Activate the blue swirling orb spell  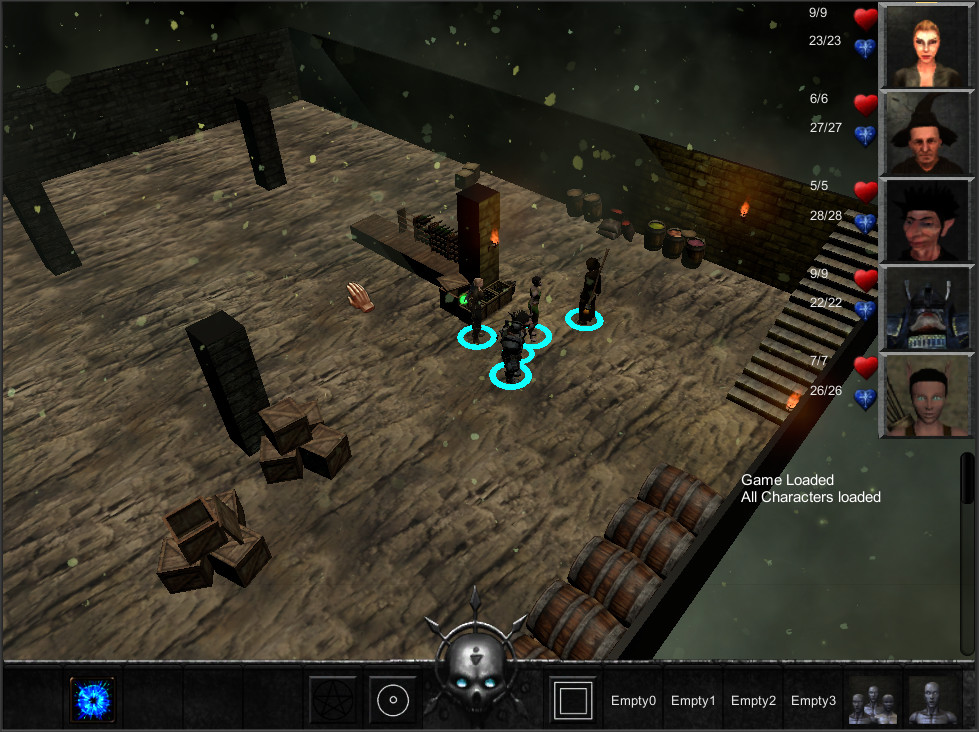[92, 699]
